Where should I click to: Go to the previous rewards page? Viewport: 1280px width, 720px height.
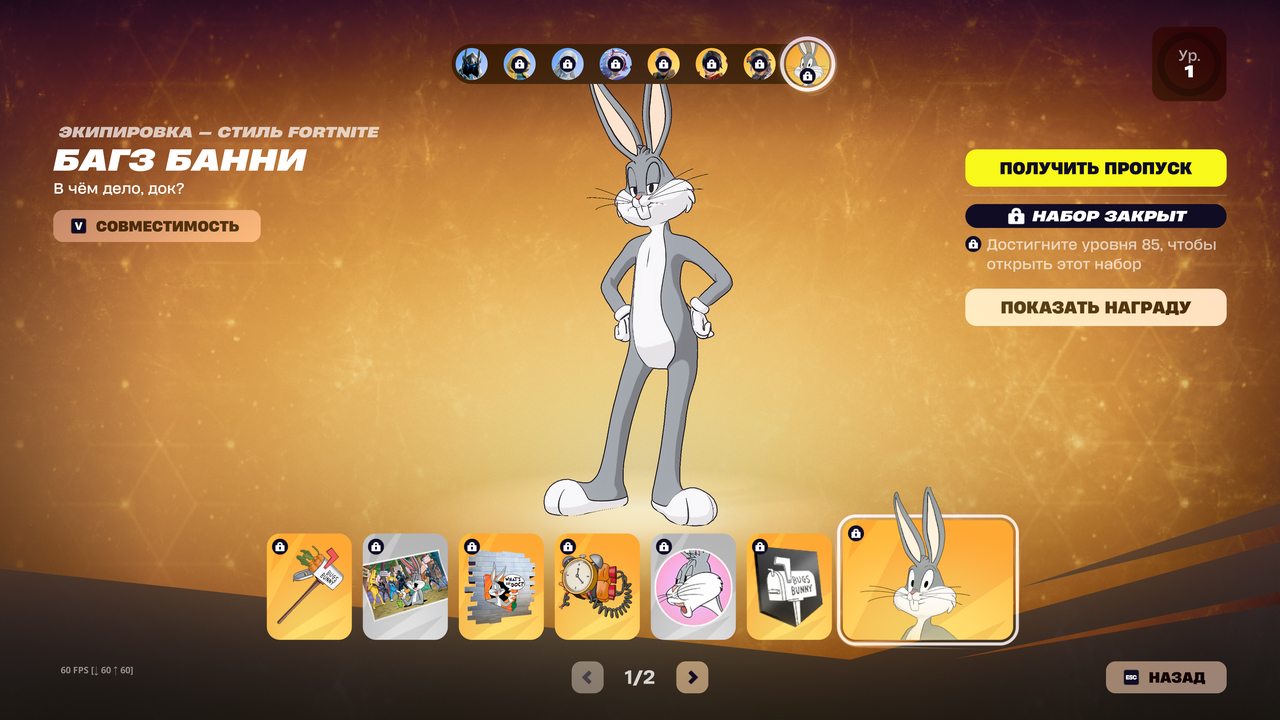[587, 677]
